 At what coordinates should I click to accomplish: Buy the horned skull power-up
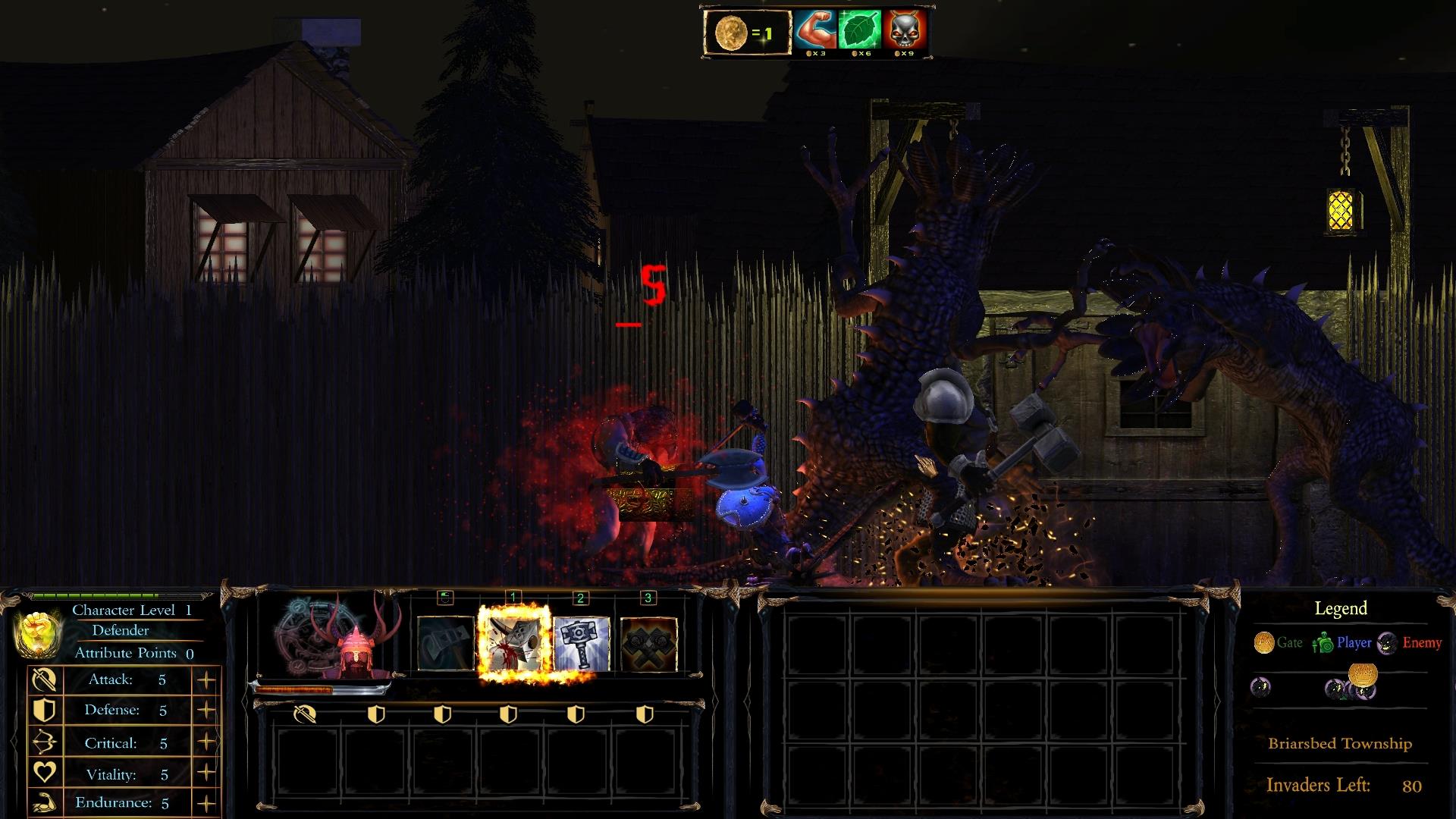coord(904,31)
